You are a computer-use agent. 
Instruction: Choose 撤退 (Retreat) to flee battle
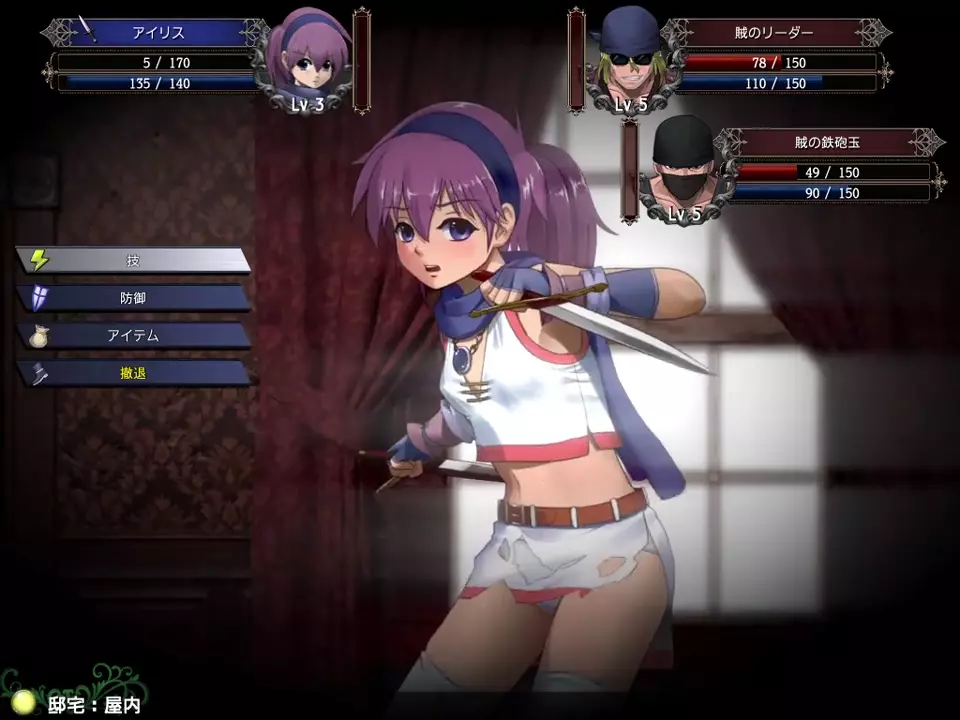pyautogui.click(x=133, y=374)
